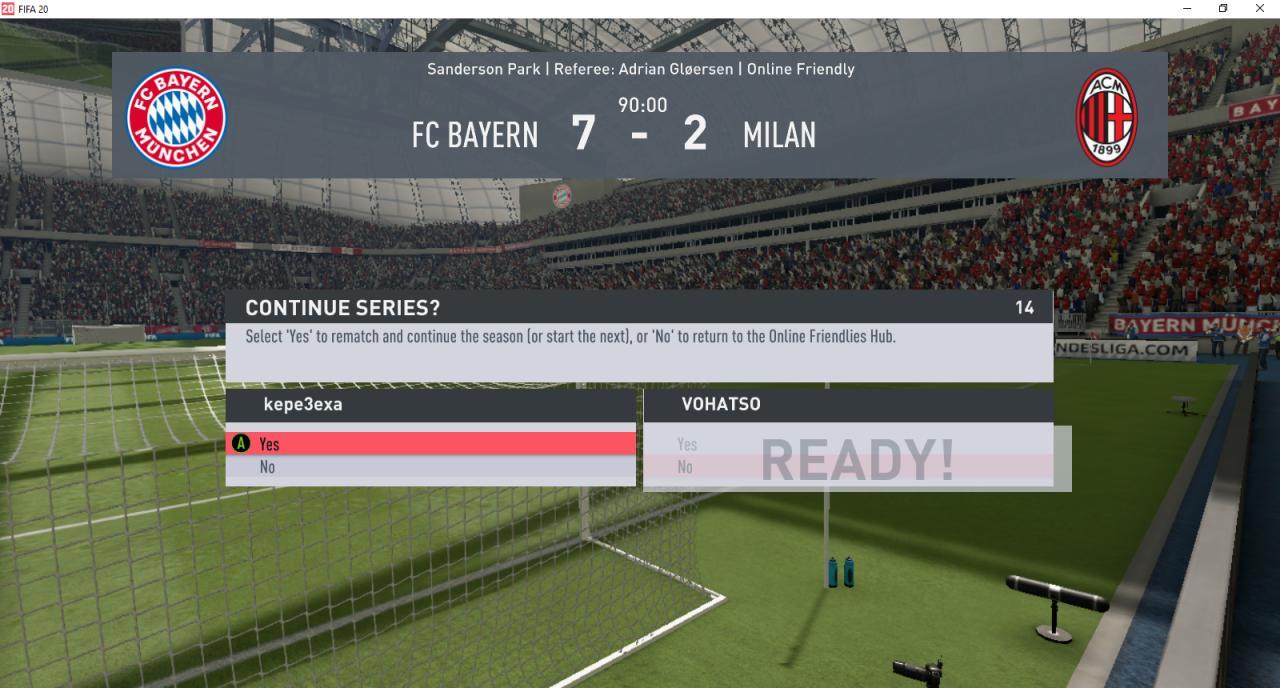Minimize the FIFA 20 window
The height and width of the screenshot is (688, 1280).
point(1187,8)
